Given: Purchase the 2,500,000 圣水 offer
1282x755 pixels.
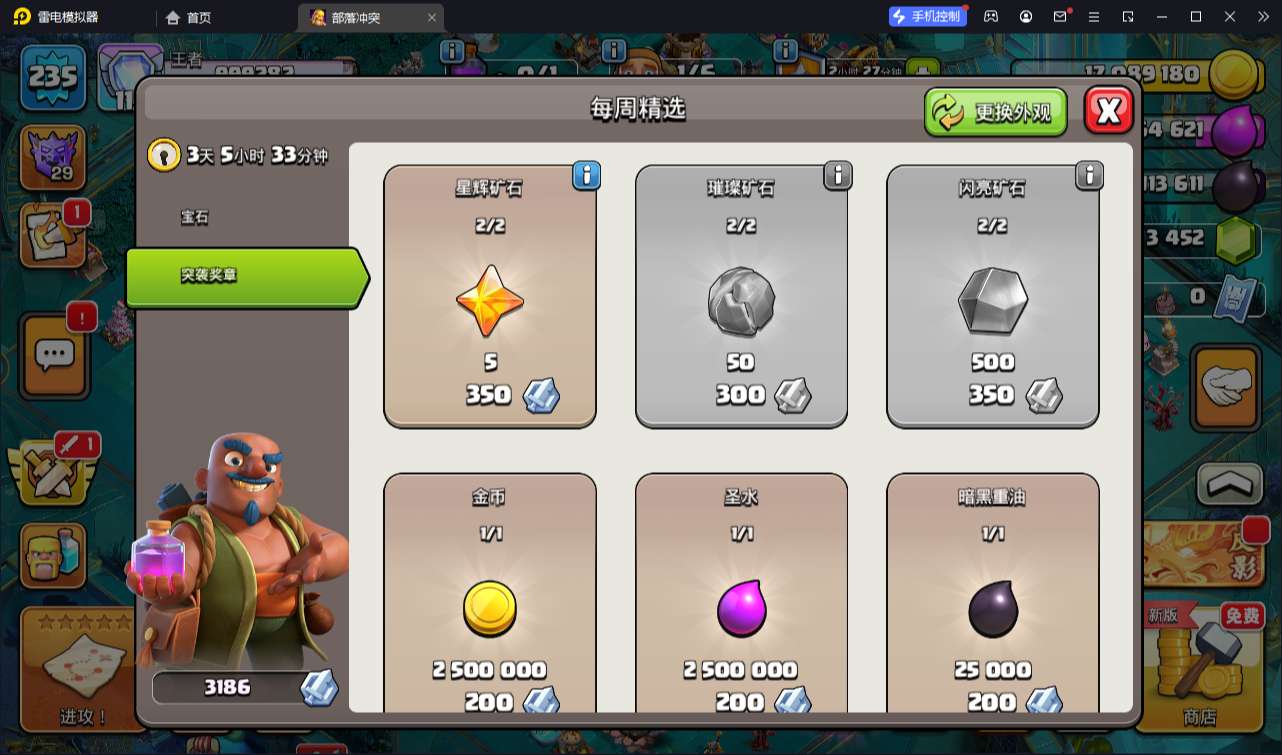Looking at the screenshot, I should click(741, 600).
